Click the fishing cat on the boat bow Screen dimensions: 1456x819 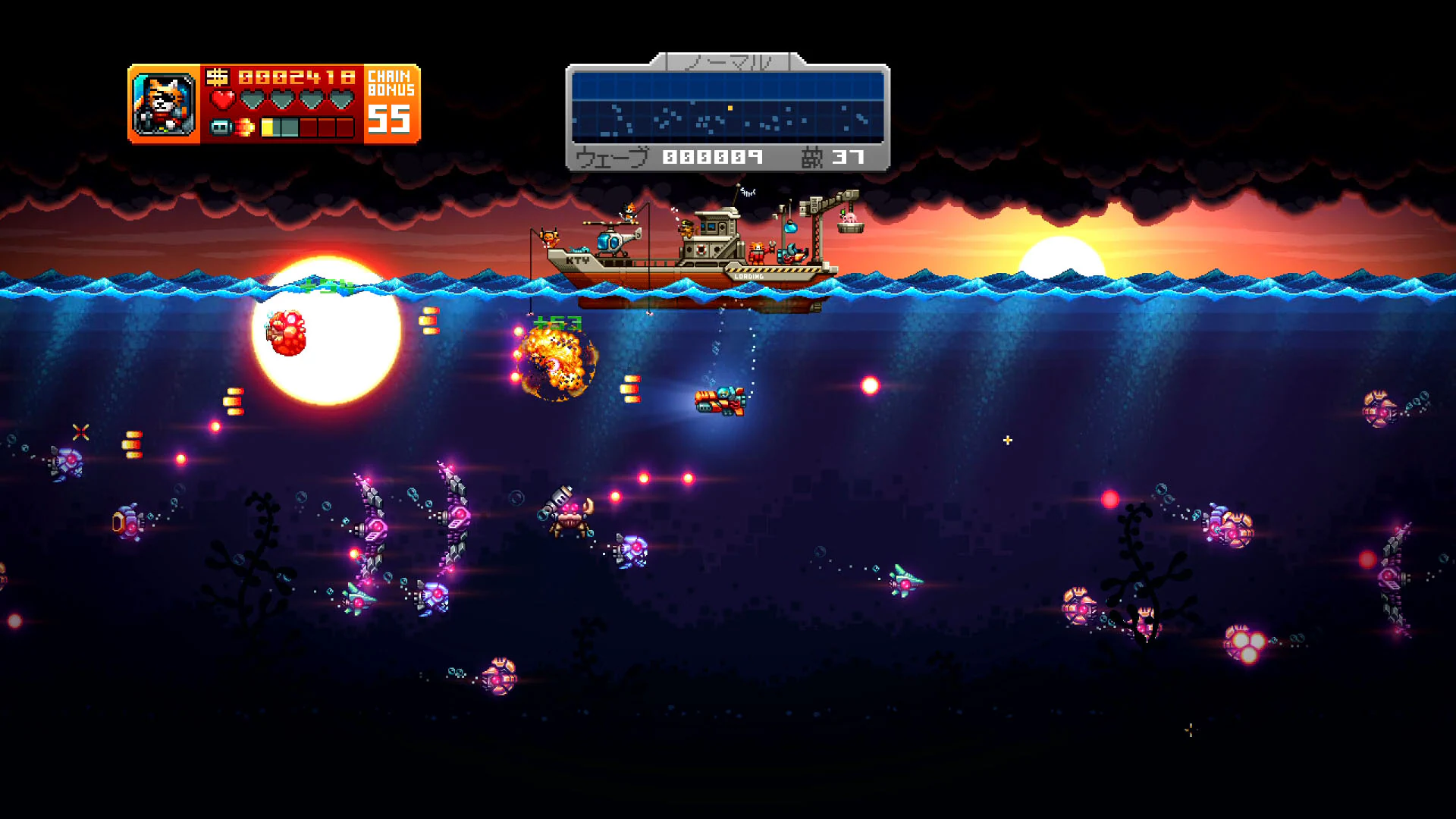pos(550,237)
